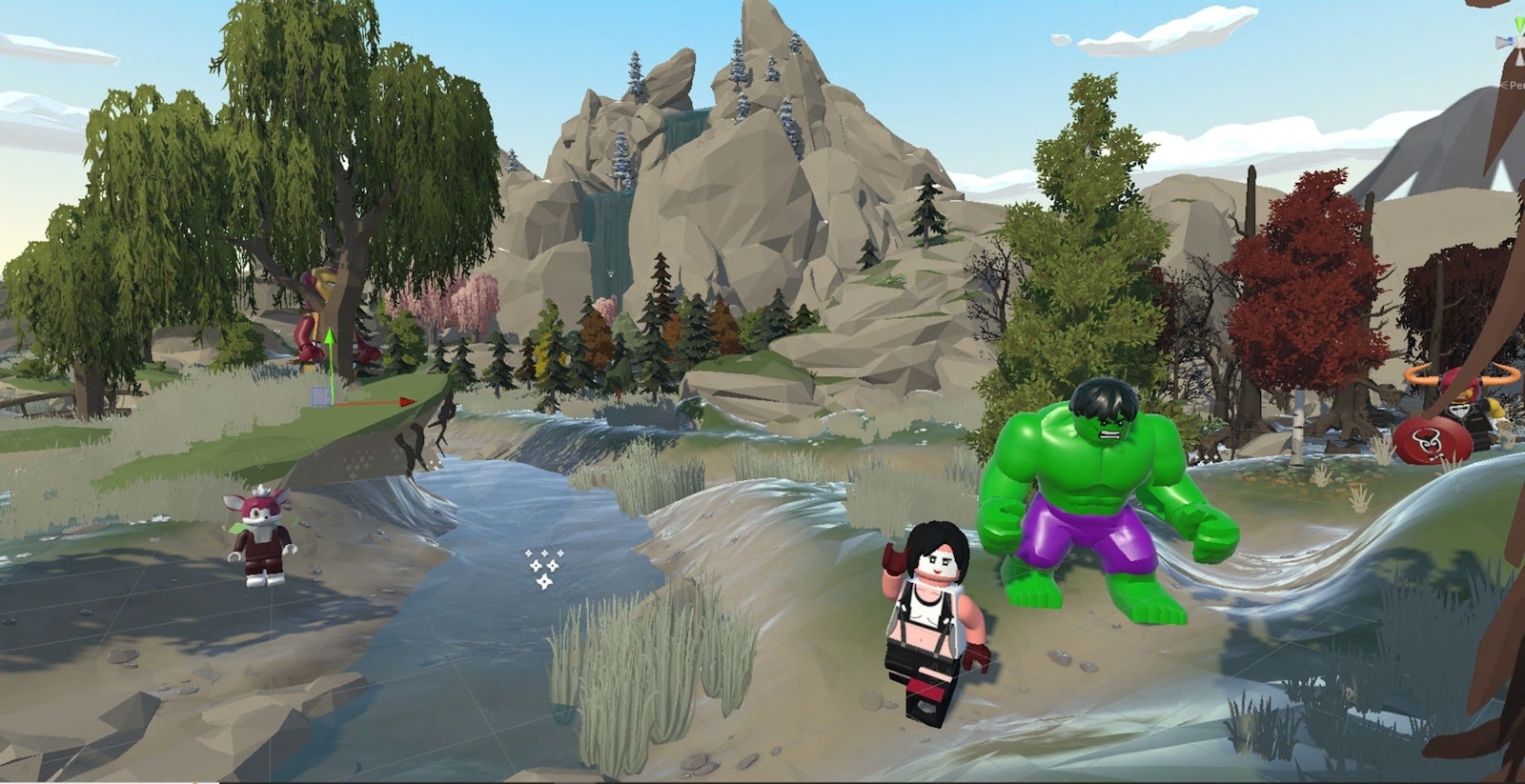
Task: Toggle the Persp projection label
Action: pos(1514,86)
